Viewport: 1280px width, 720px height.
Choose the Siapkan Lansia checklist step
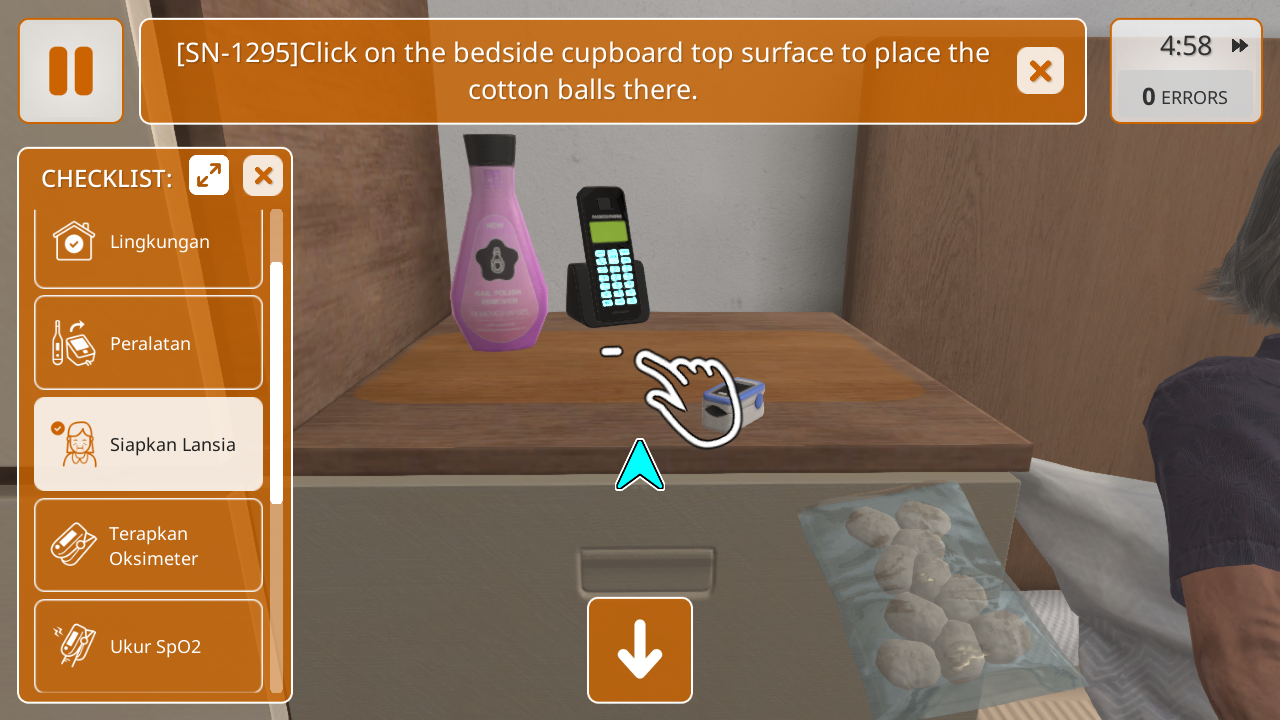148,444
